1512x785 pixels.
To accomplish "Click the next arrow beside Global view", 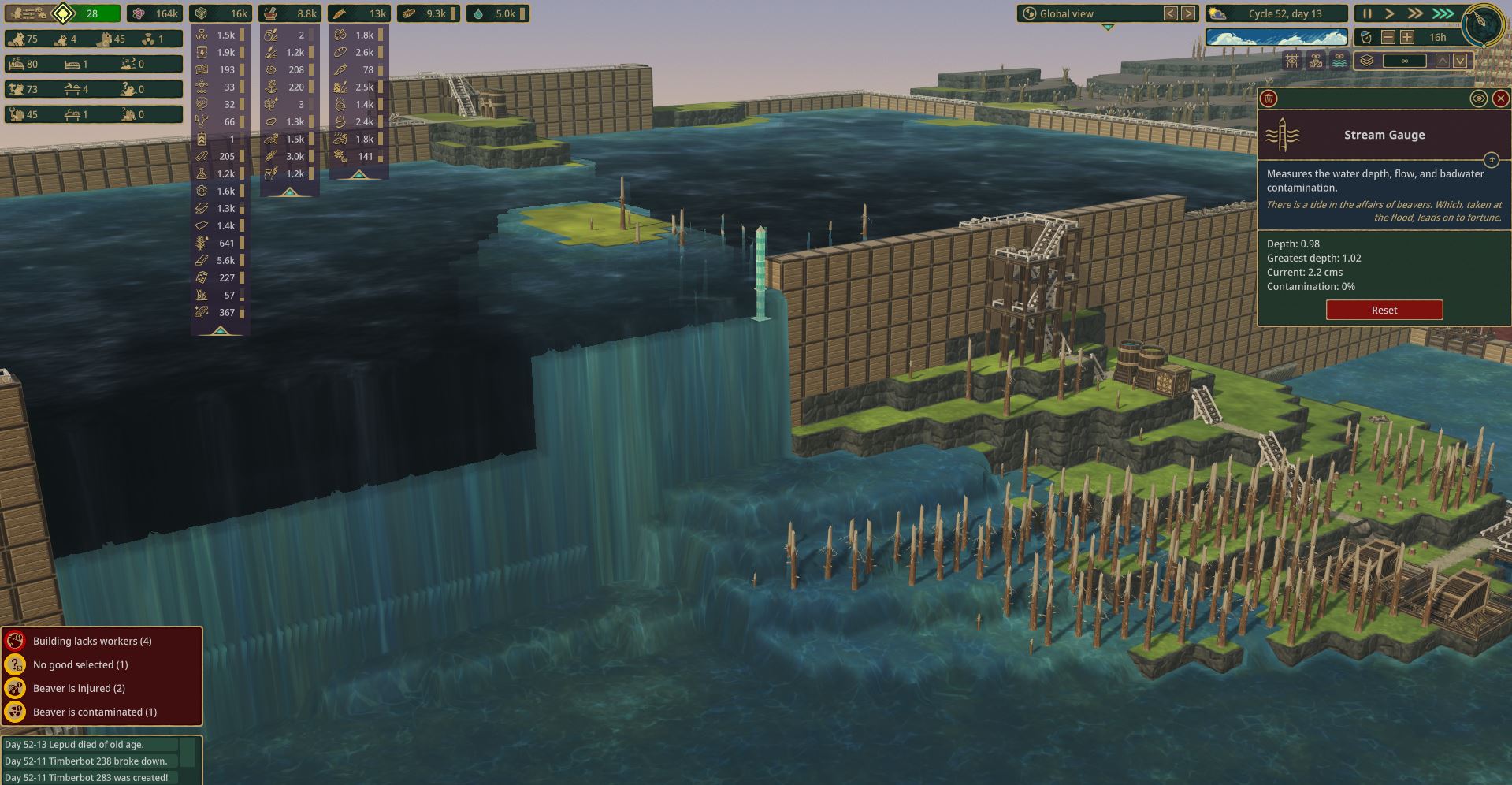I will (x=1187, y=13).
